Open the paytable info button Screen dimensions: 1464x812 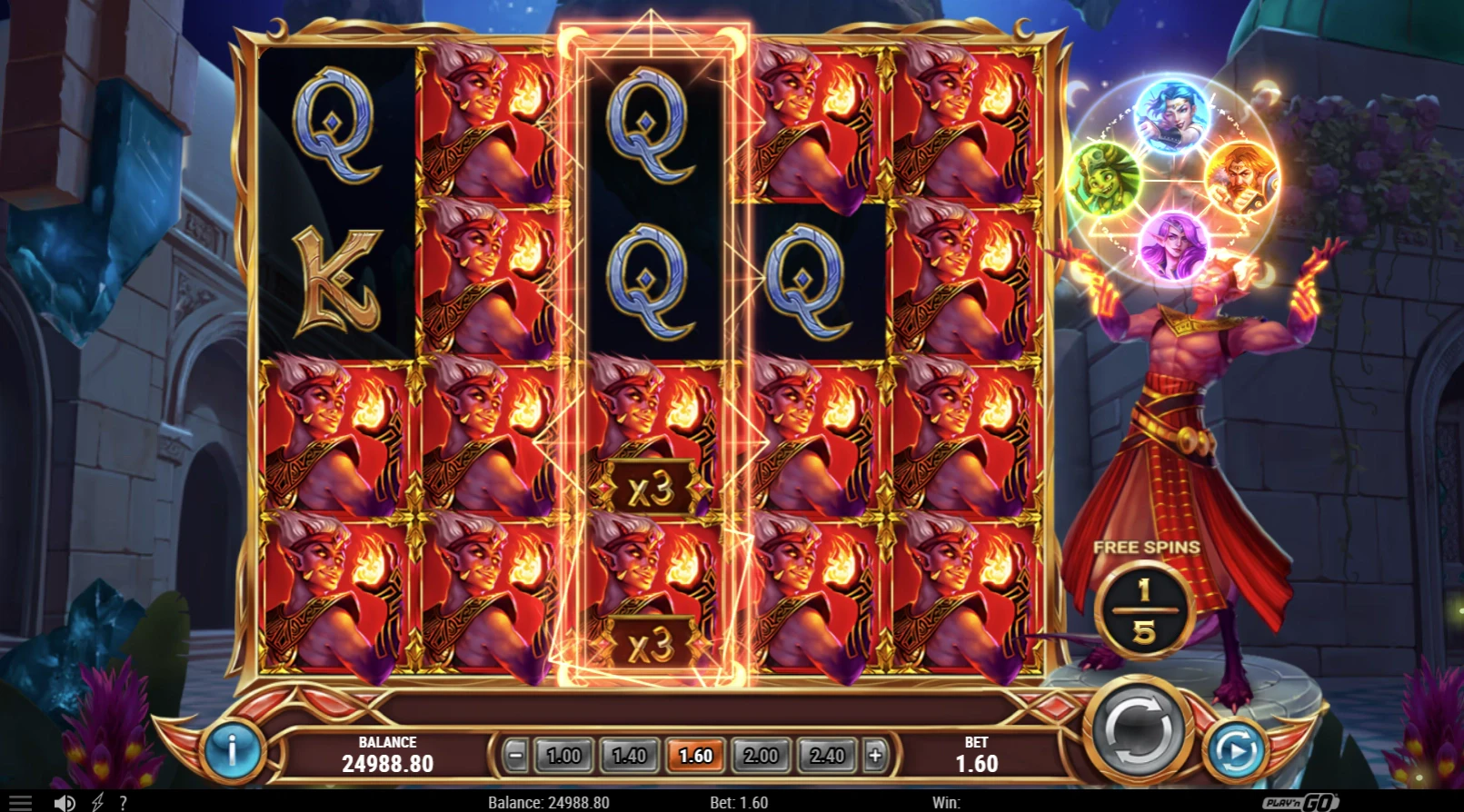pyautogui.click(x=232, y=750)
